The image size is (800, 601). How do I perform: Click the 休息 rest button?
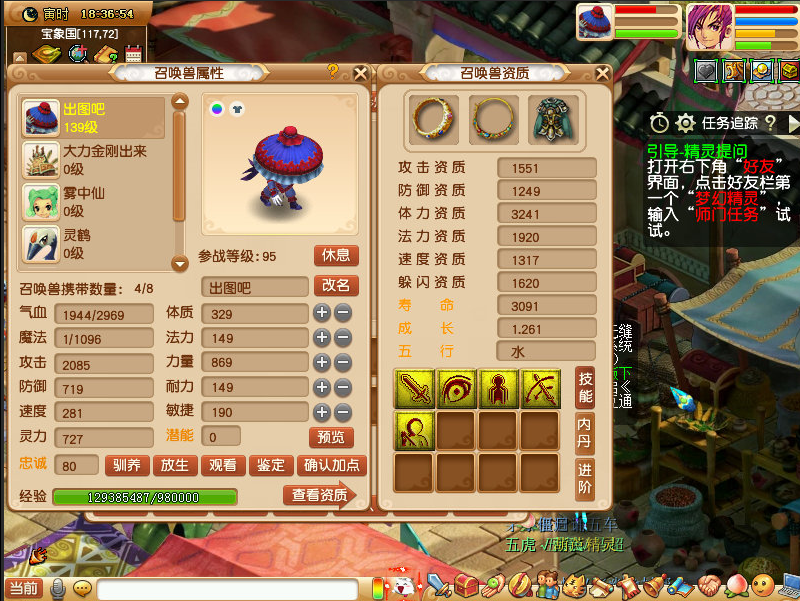335,255
